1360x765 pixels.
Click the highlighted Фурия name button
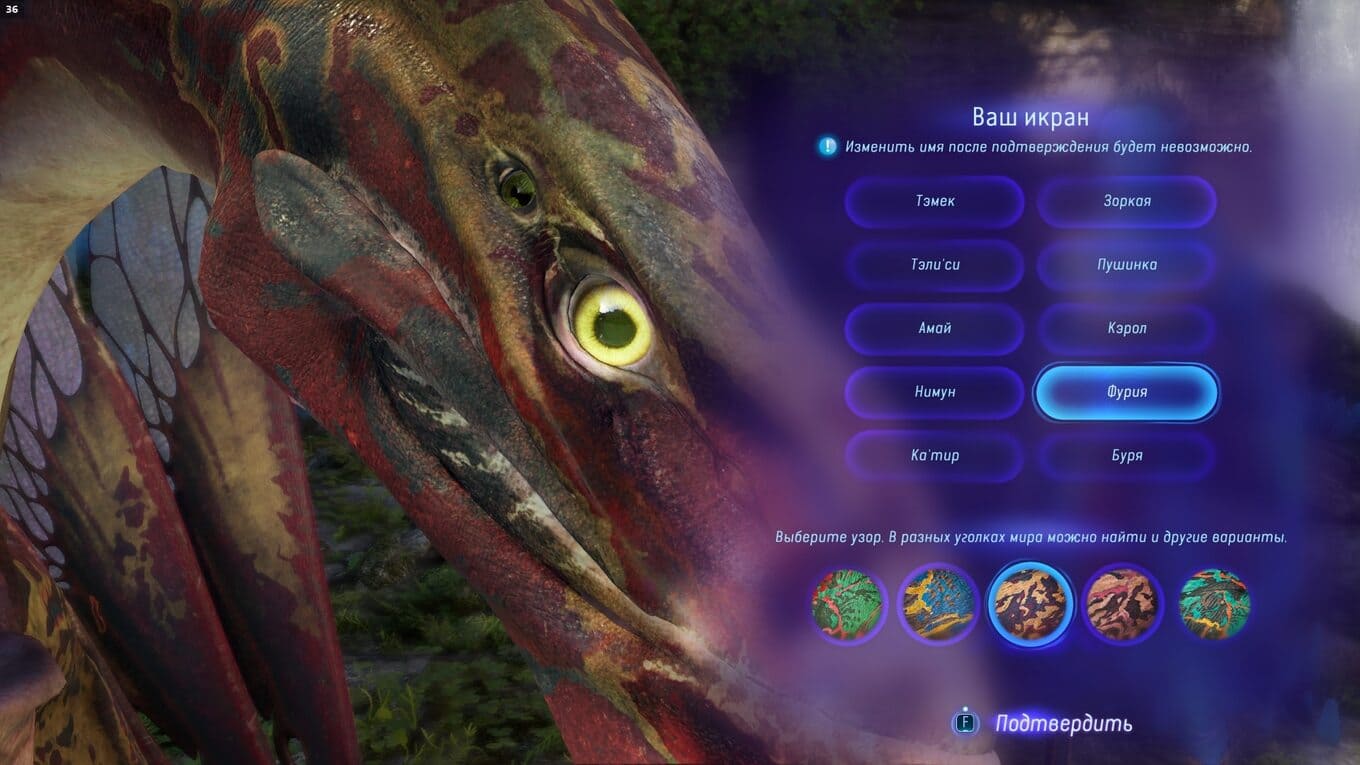click(x=1126, y=392)
